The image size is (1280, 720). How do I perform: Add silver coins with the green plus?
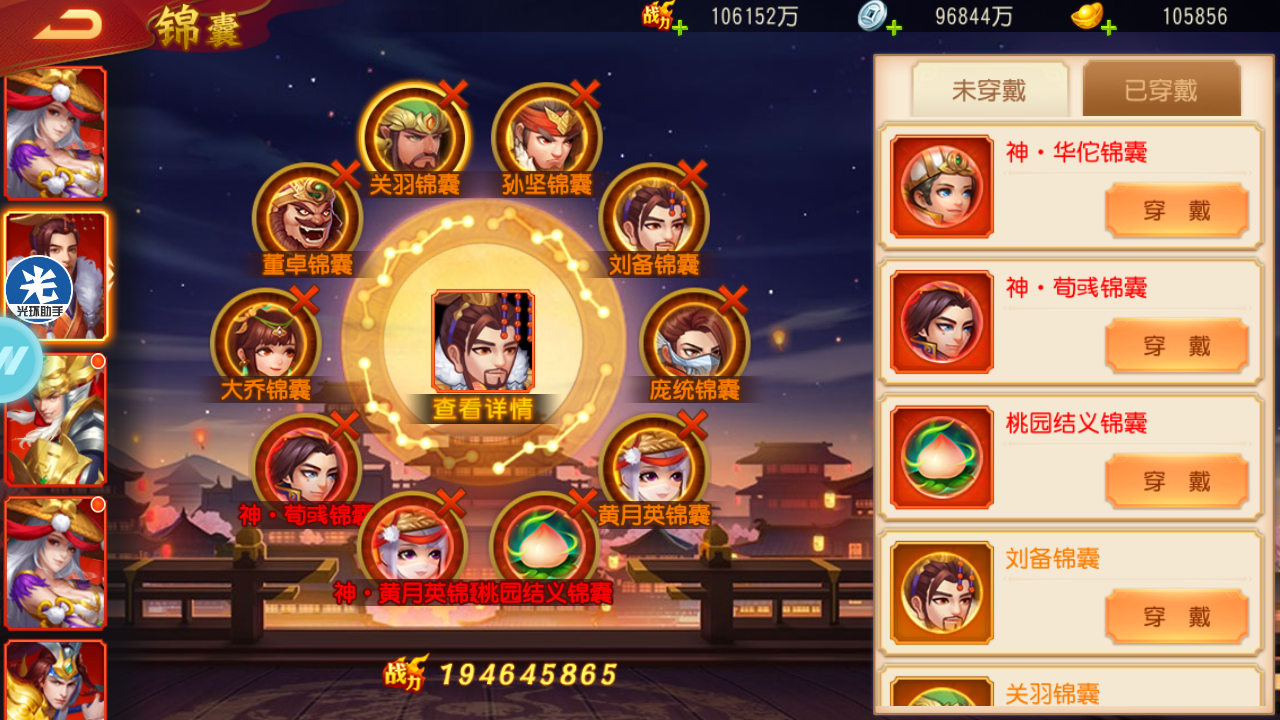(x=894, y=27)
